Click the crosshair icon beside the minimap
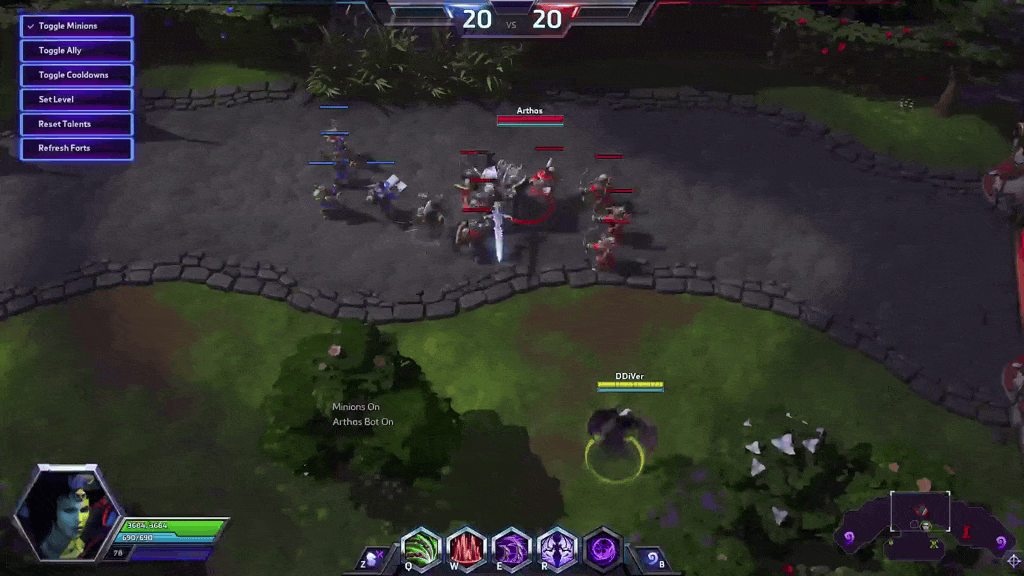Viewport: 1024px width, 576px height. 1013,561
